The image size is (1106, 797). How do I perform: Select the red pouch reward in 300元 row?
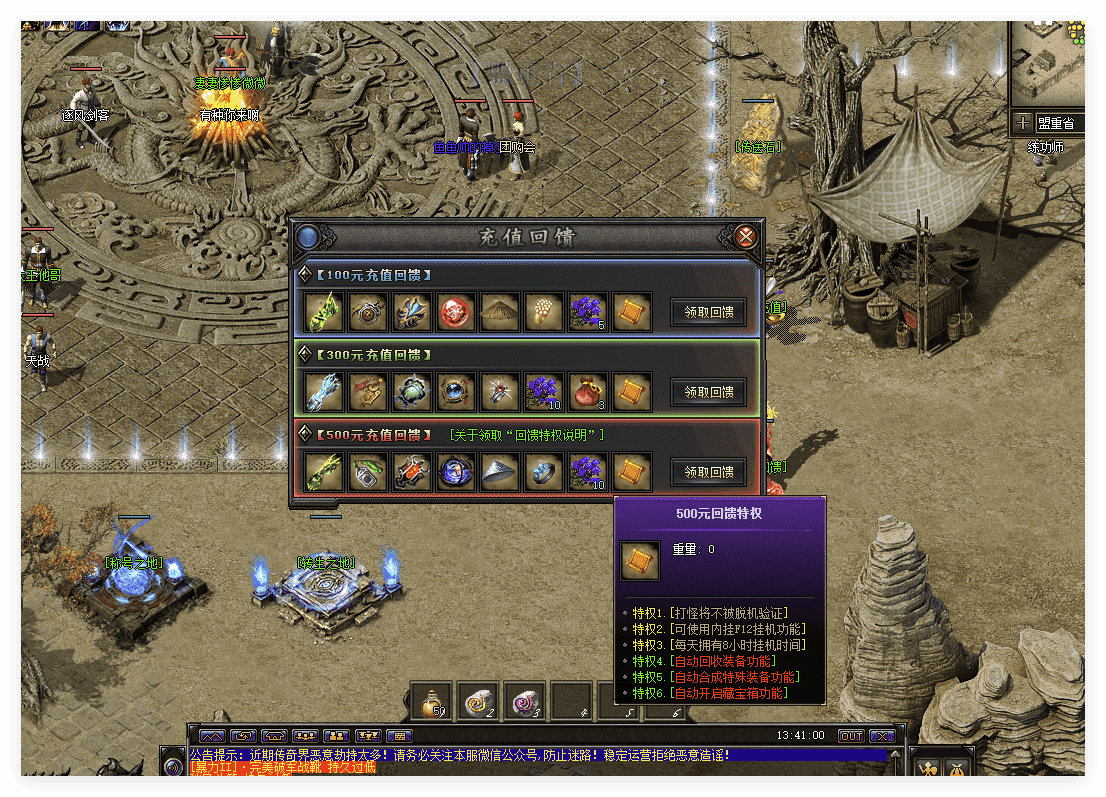(588, 392)
